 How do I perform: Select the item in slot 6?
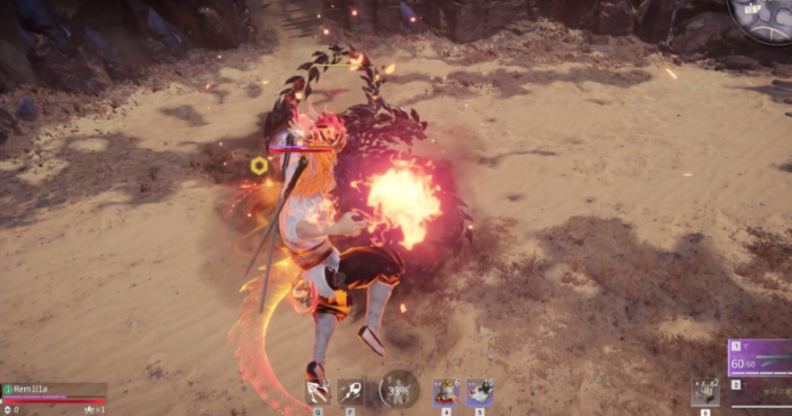(706, 391)
